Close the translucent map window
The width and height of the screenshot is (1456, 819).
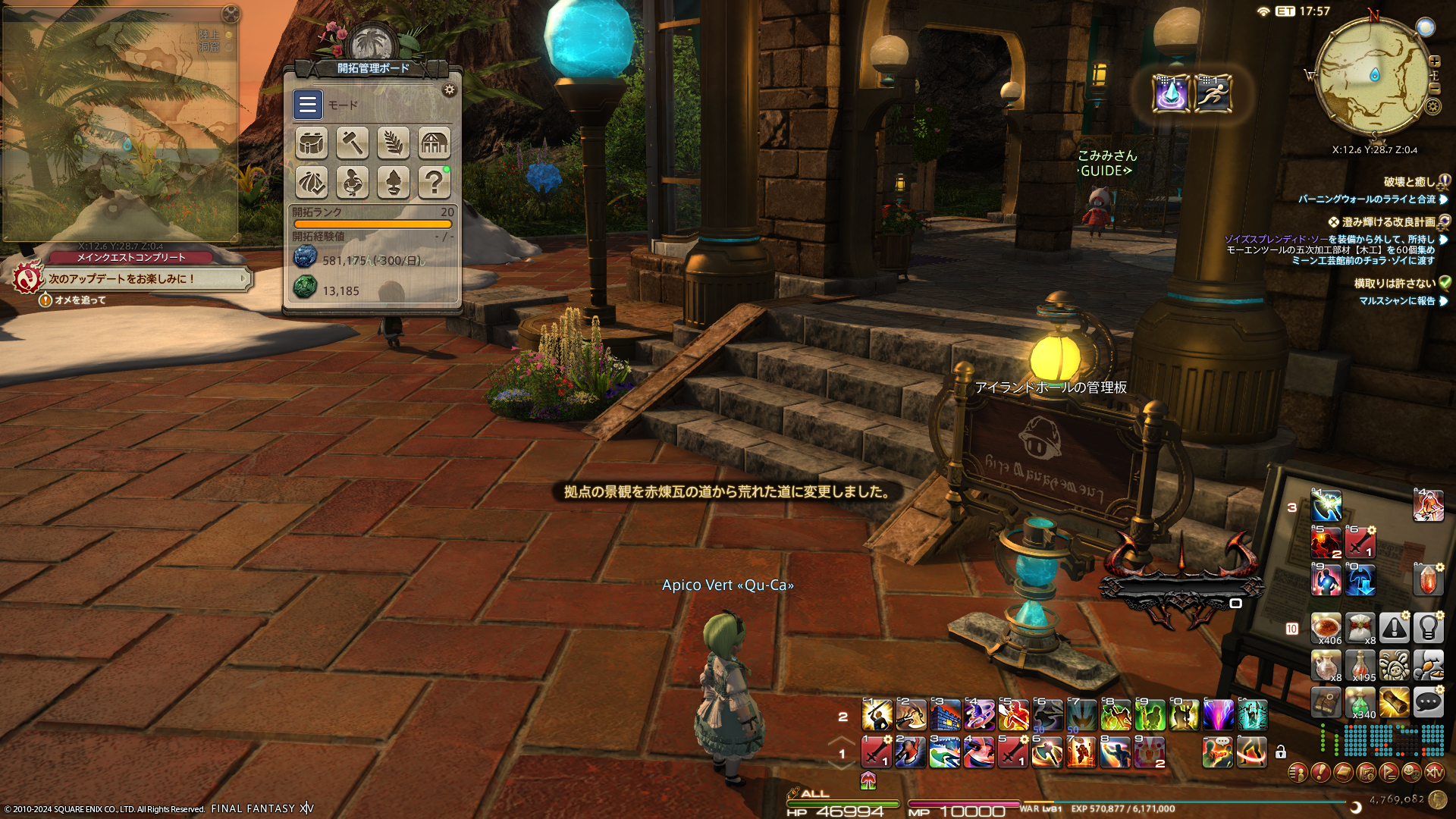point(231,14)
